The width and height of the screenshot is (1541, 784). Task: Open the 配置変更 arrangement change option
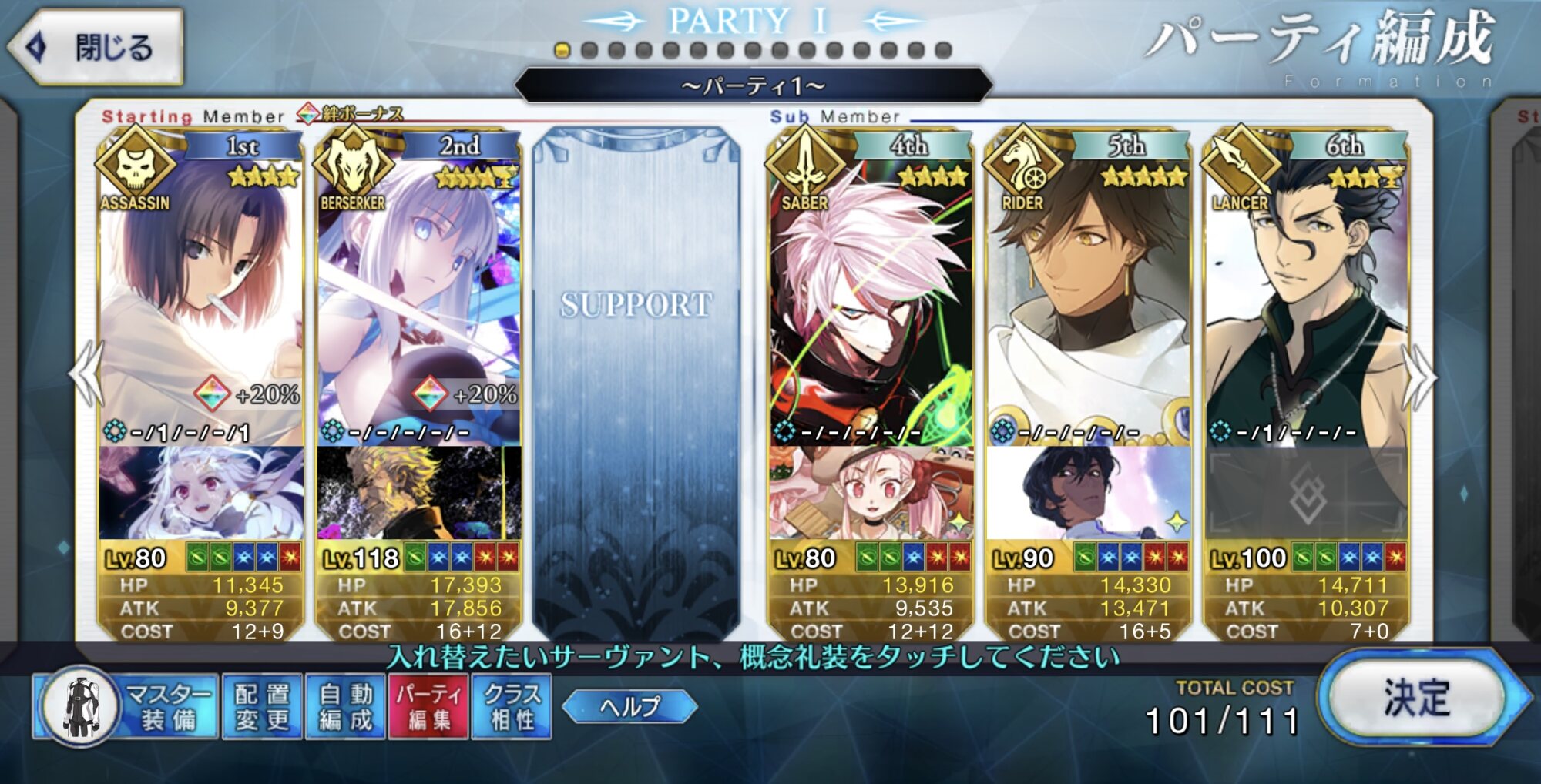(262, 706)
